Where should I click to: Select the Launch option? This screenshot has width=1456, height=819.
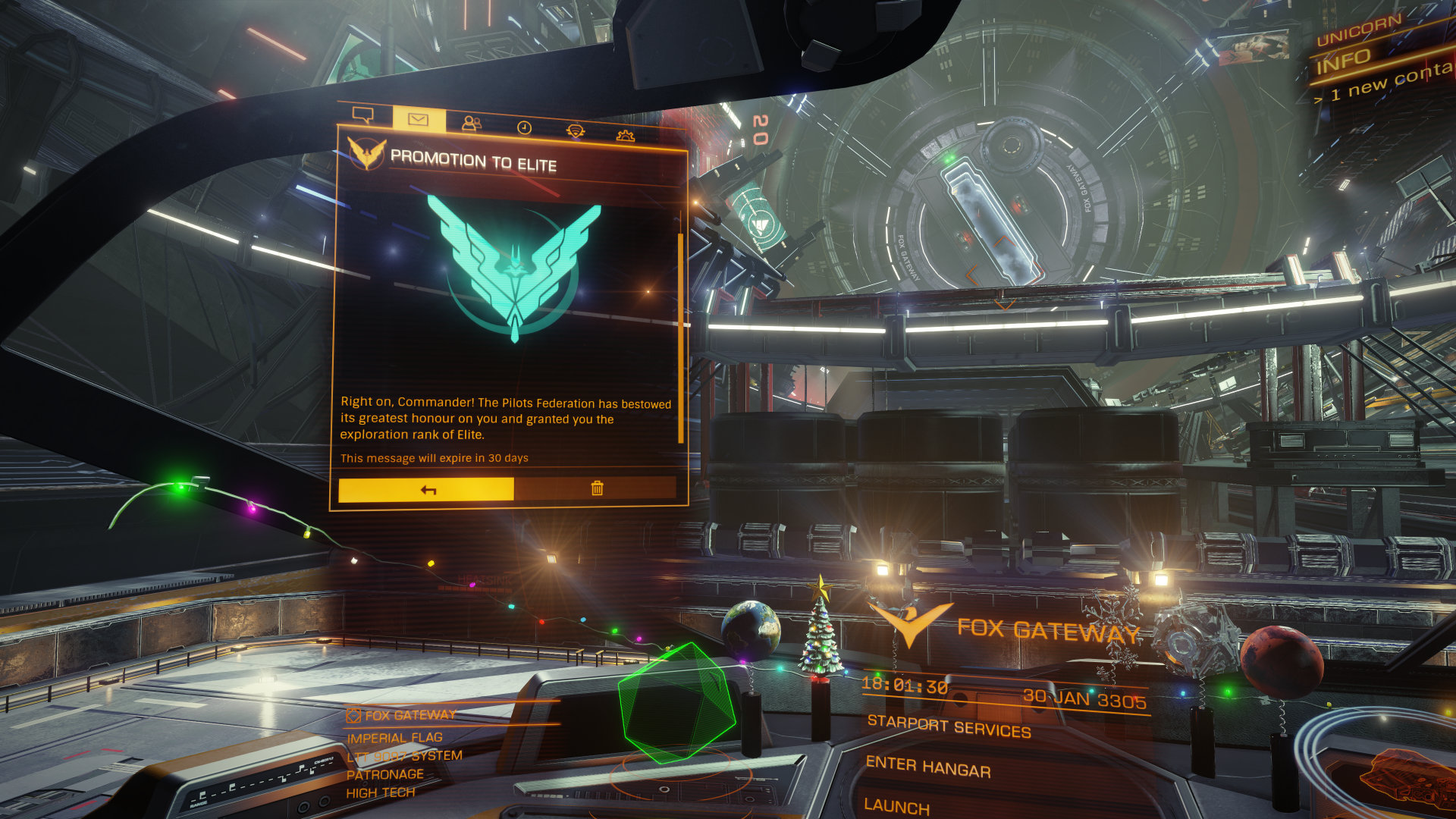point(896,806)
